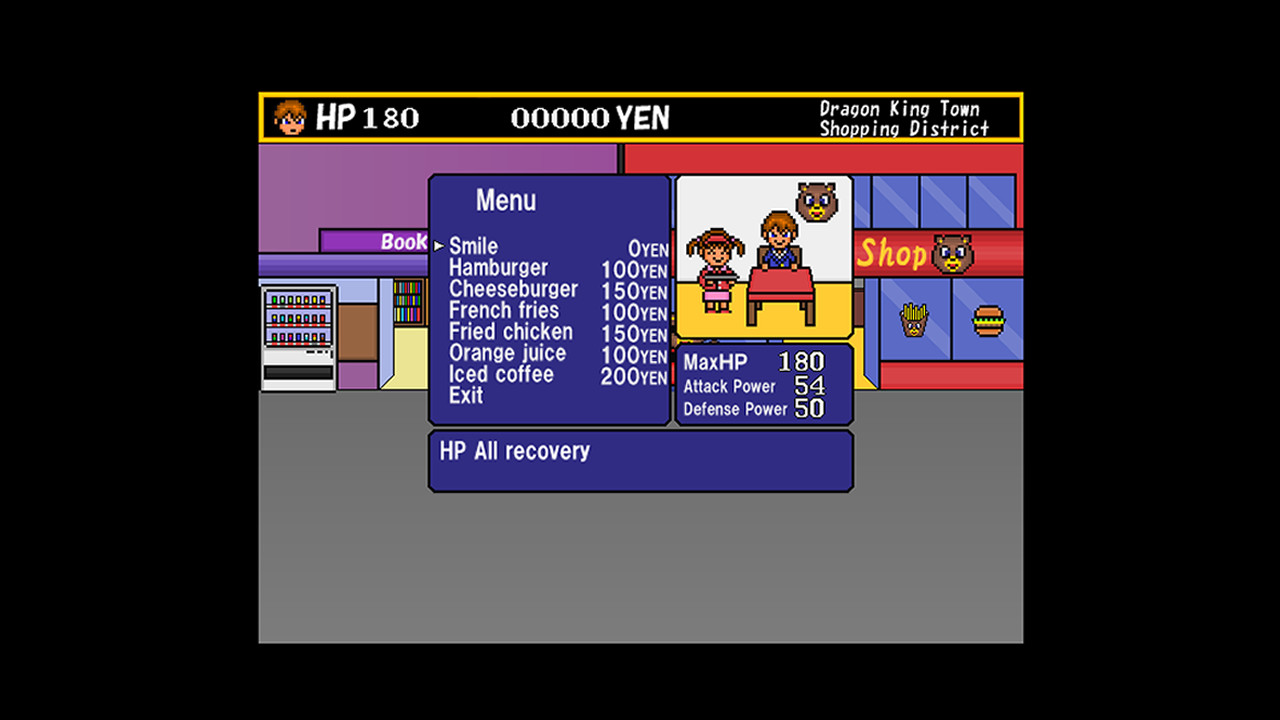This screenshot has height=720, width=1280.
Task: Click the arrow cursor beside Smile
Action: [438, 243]
